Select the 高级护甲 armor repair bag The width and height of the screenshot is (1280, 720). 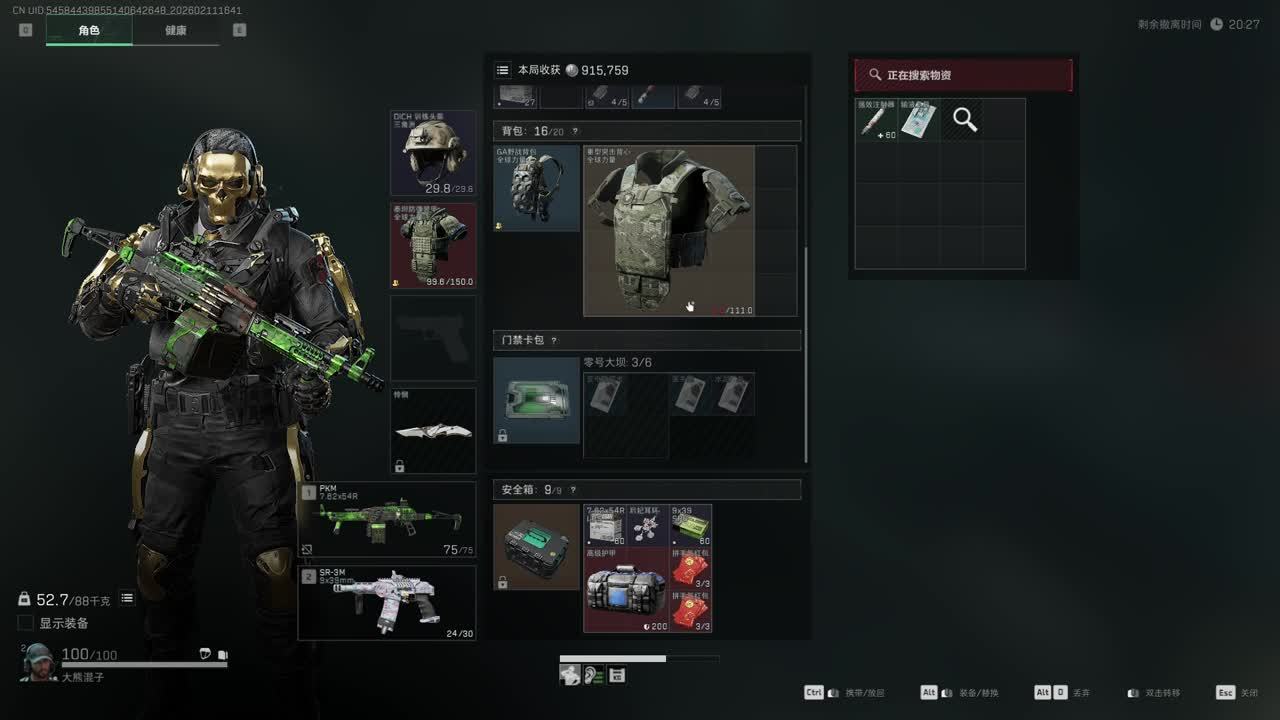pos(626,590)
